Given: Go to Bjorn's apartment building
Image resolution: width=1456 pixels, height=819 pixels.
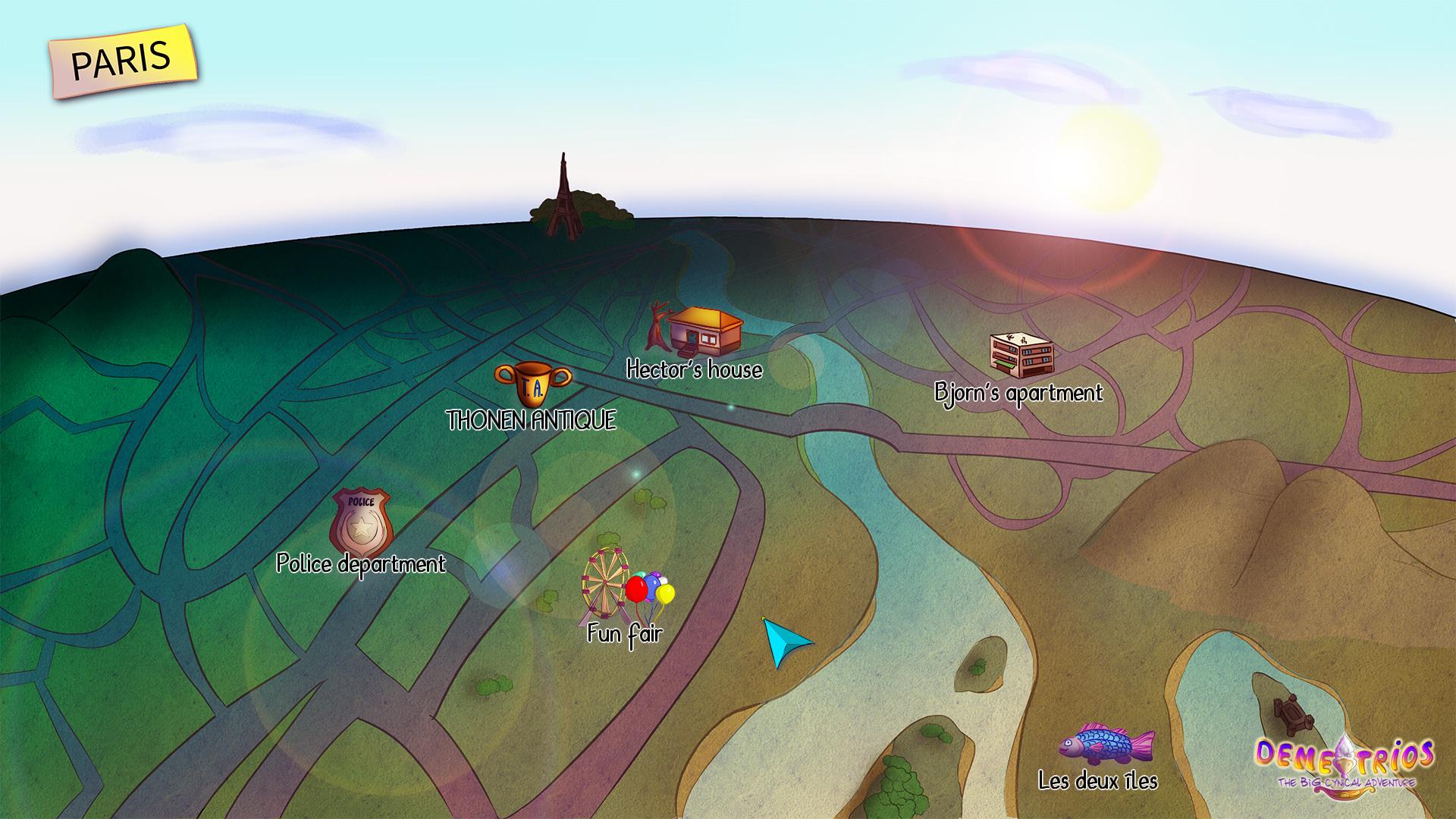Looking at the screenshot, I should click(1021, 355).
